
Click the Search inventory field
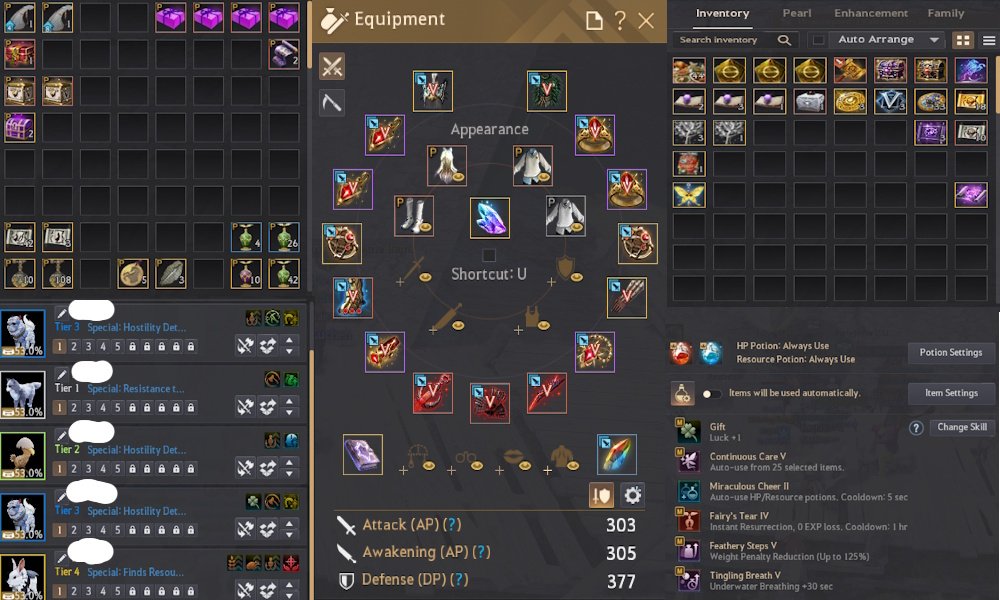(x=725, y=40)
